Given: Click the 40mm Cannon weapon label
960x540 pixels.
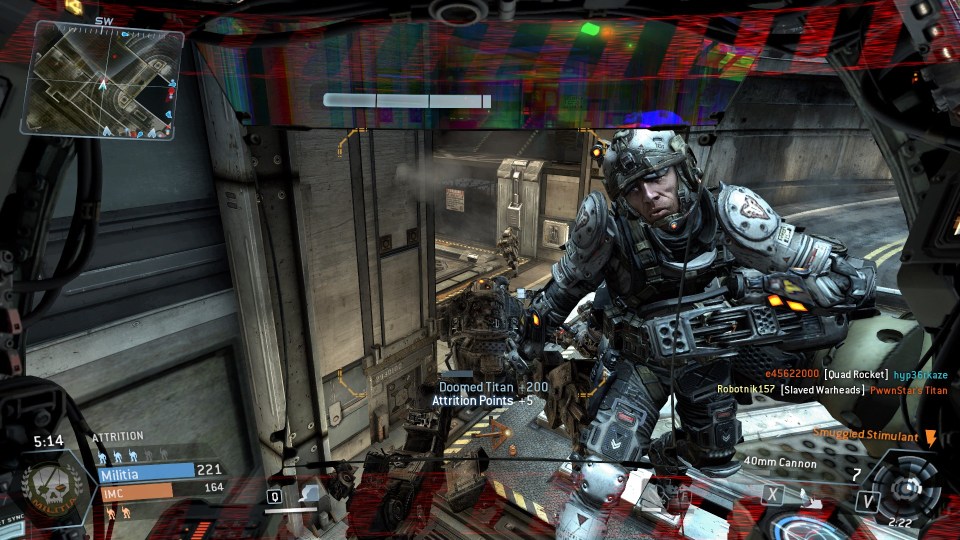Looking at the screenshot, I should point(780,463).
